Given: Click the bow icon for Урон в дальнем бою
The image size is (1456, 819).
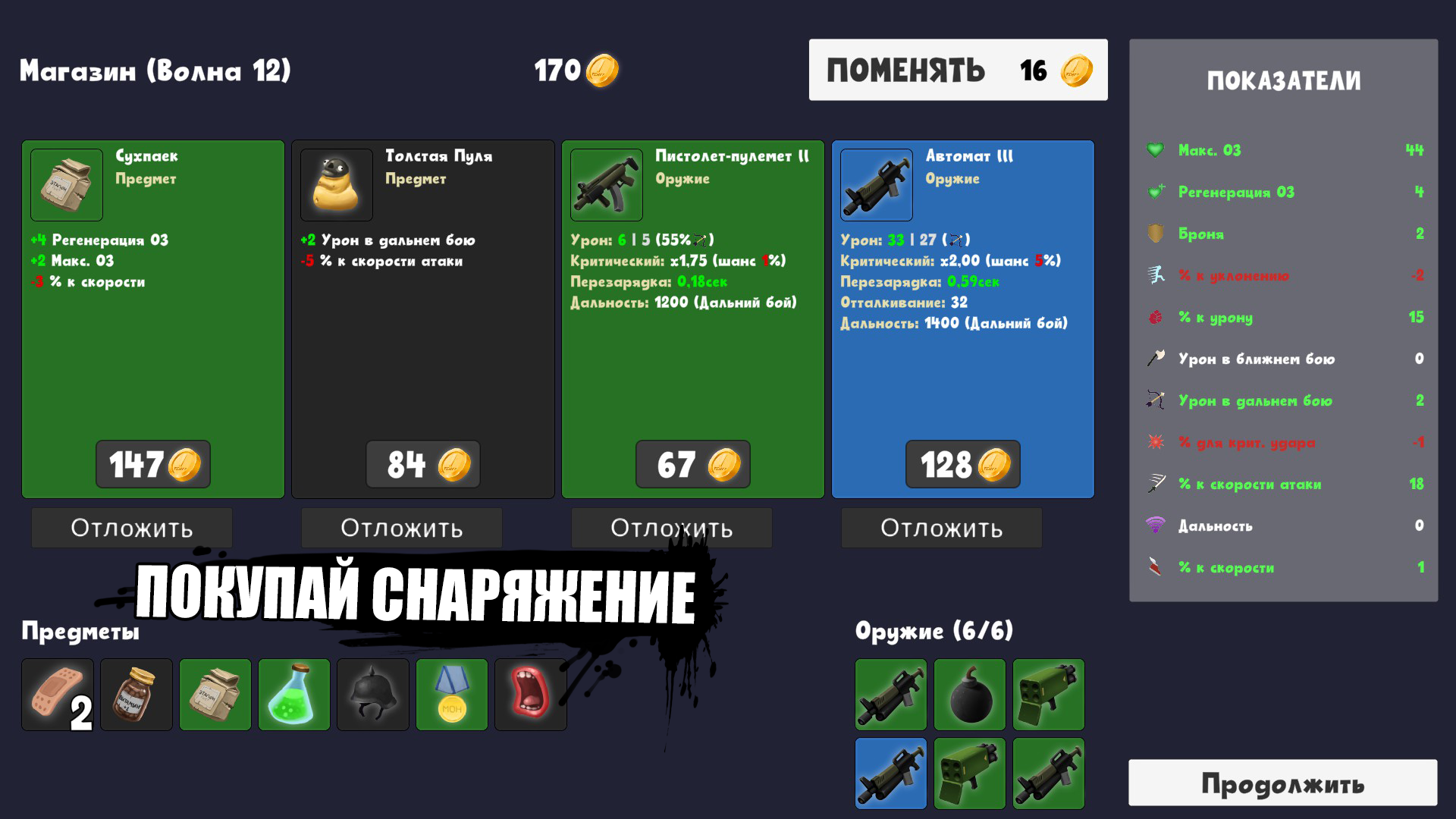Looking at the screenshot, I should (x=1155, y=400).
